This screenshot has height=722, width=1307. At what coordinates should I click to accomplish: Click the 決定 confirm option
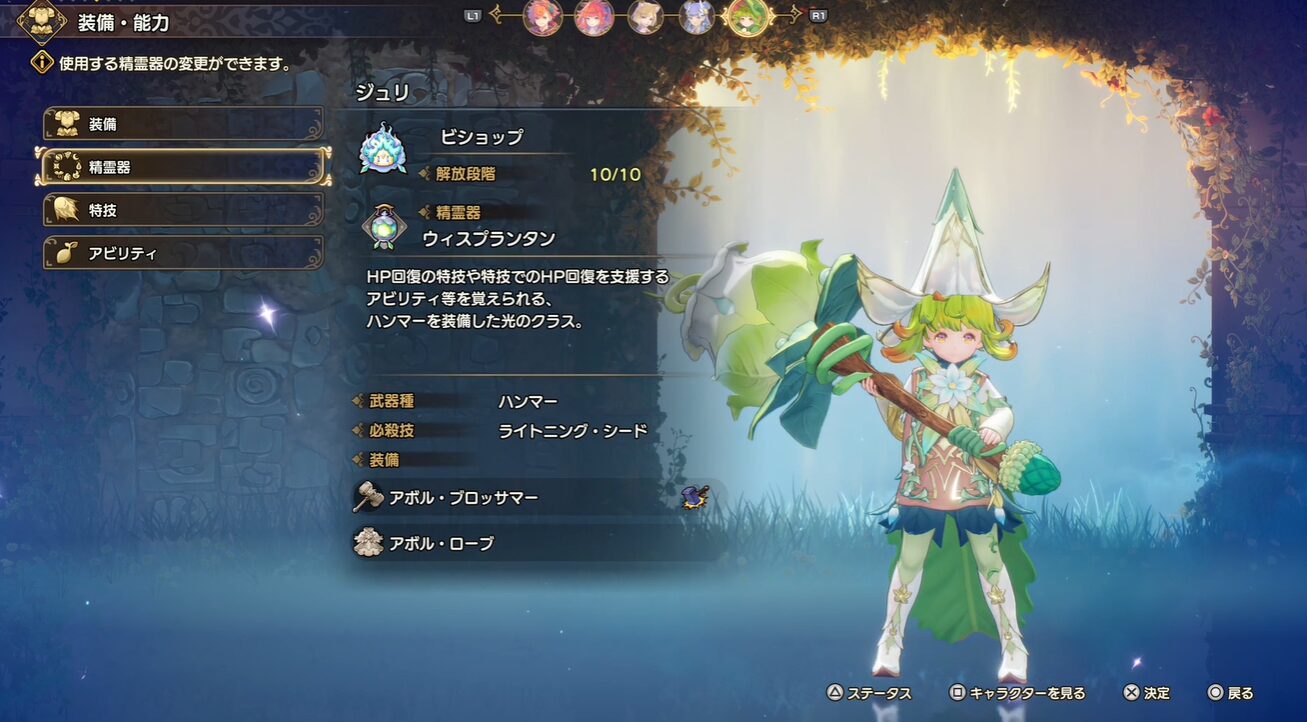[x=1146, y=693]
